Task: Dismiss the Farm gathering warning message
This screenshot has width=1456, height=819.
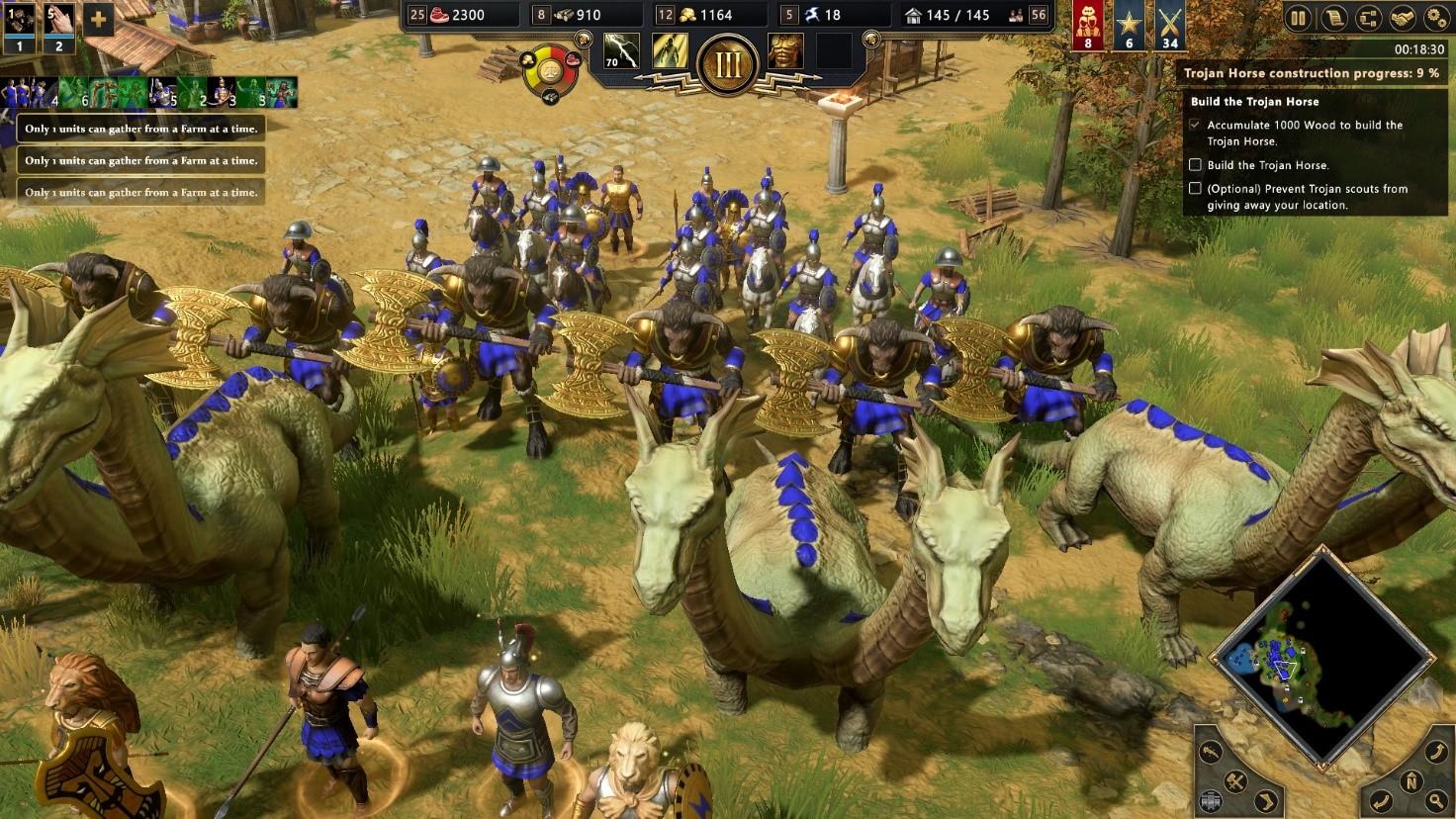Action: coord(140,128)
